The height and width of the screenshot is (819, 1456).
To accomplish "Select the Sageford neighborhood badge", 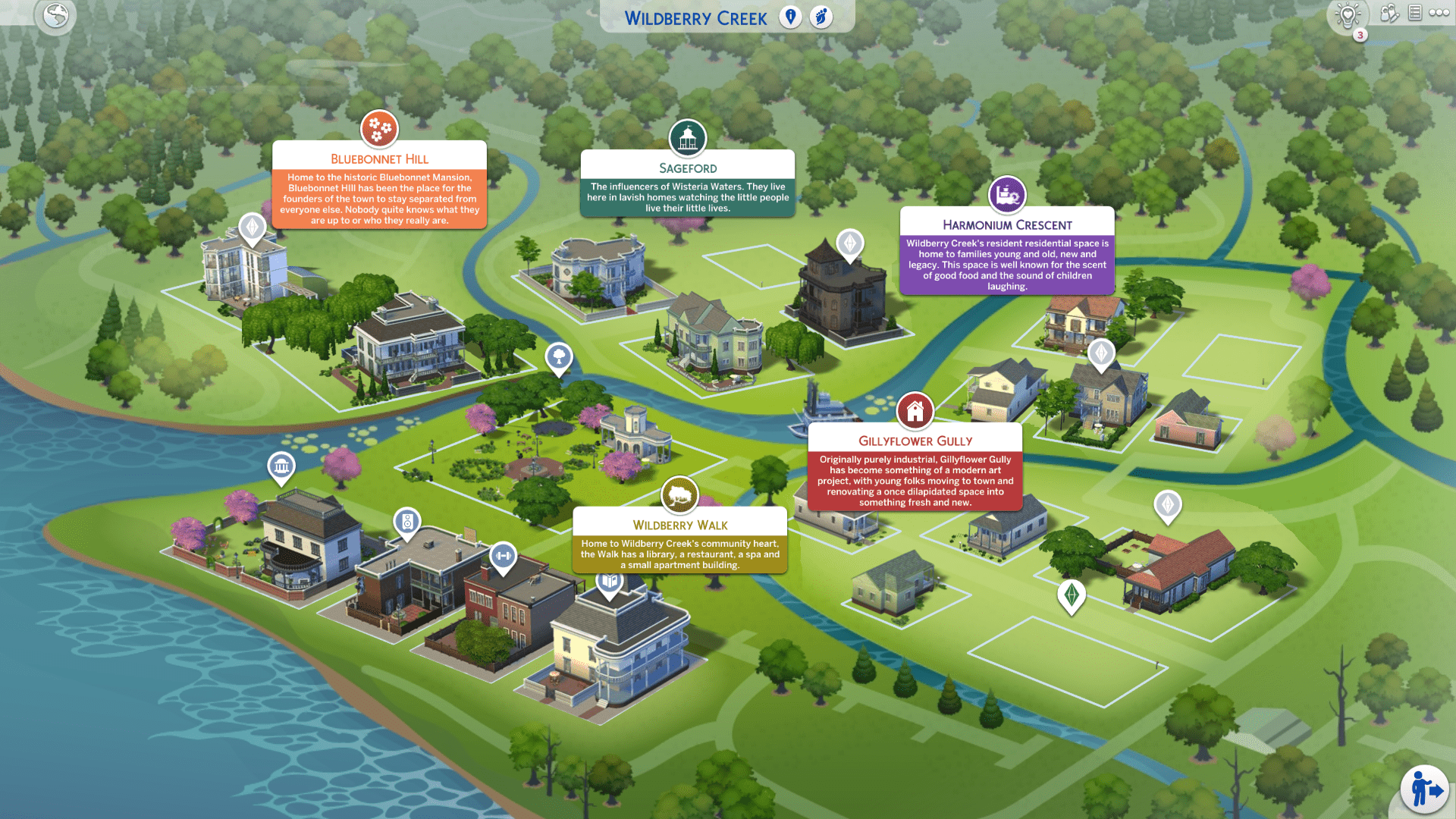I will tap(687, 138).
